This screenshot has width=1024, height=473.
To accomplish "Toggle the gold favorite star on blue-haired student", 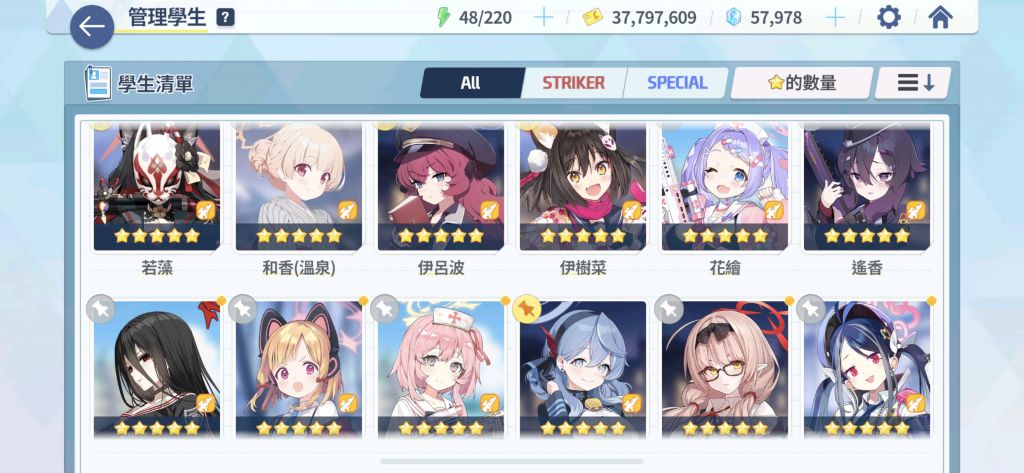I will 526,310.
